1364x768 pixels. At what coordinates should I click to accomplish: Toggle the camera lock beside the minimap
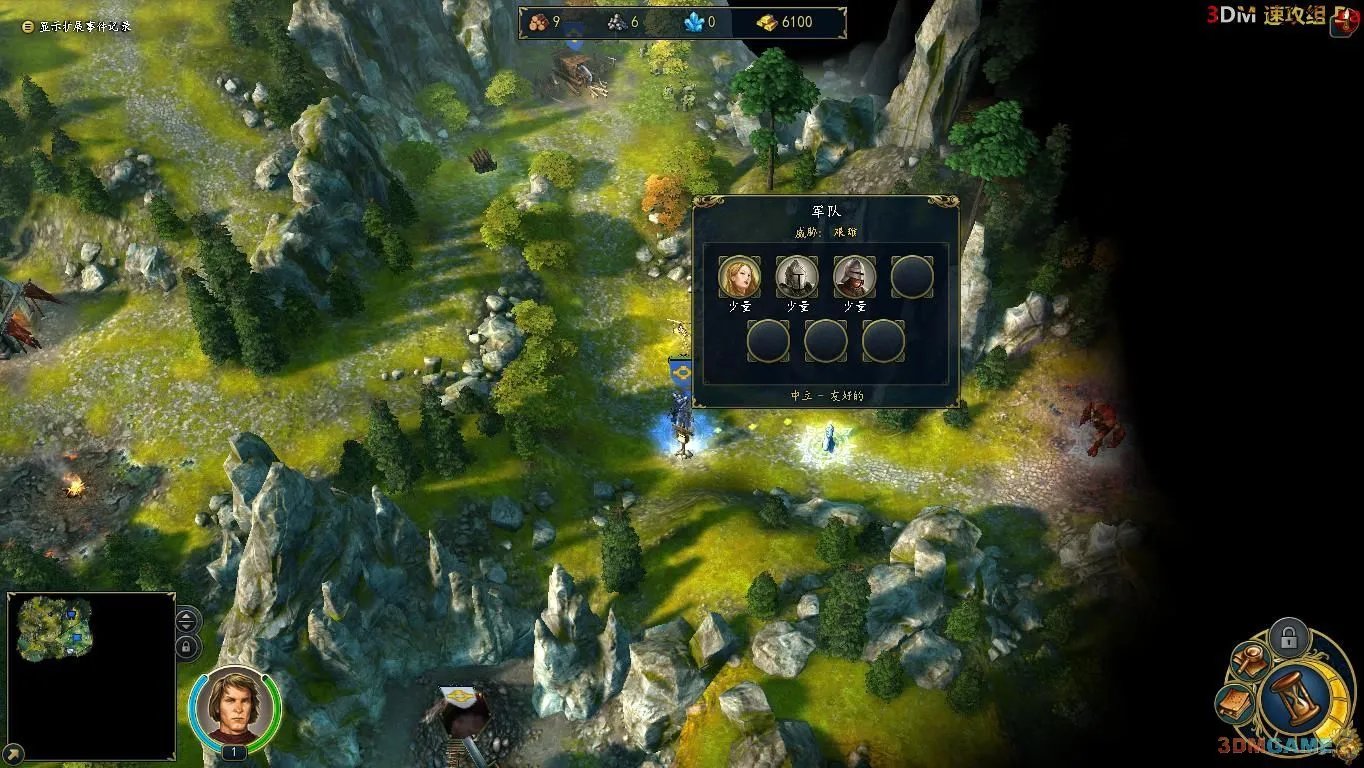pyautogui.click(x=186, y=647)
